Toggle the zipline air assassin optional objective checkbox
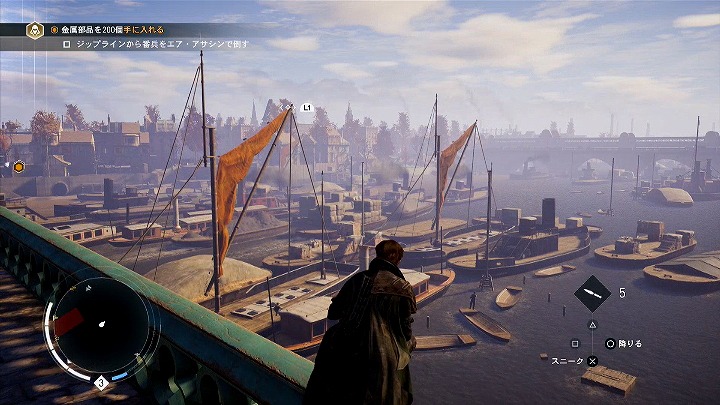The width and height of the screenshot is (720, 405). (x=67, y=45)
